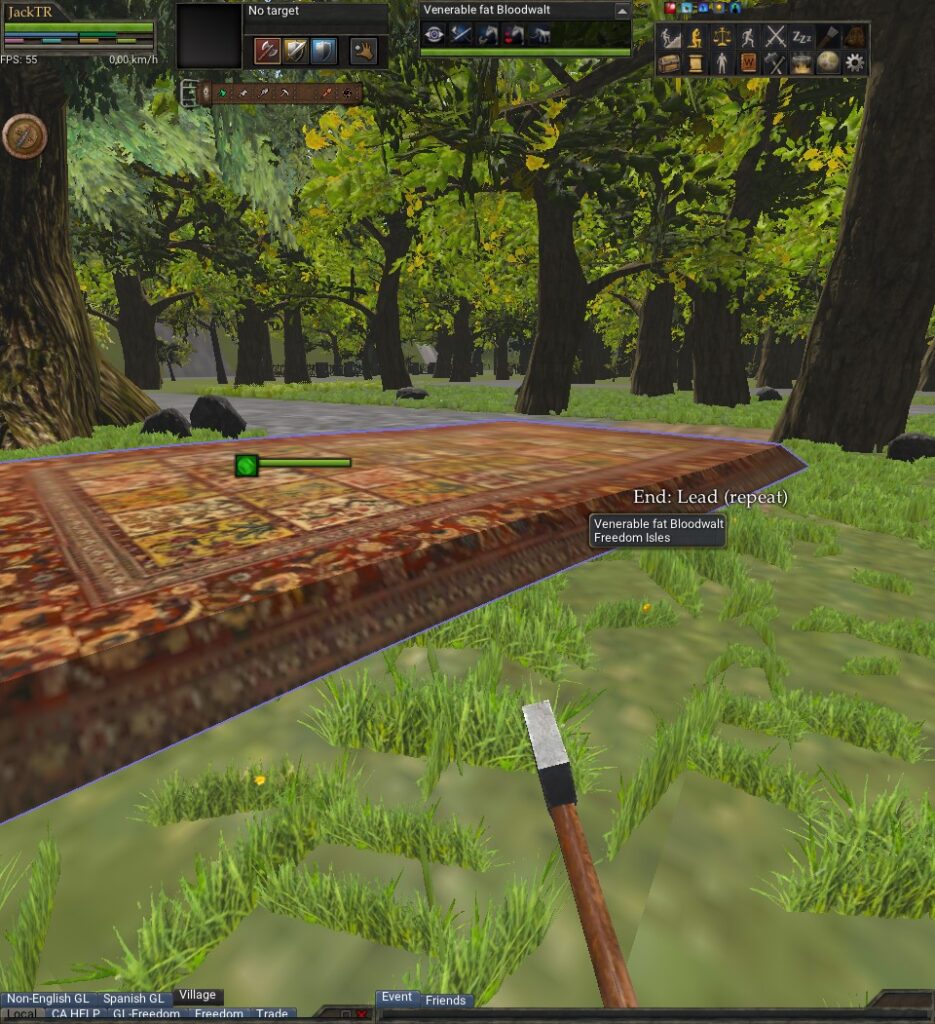Toggle the Zzz sleep icon
Screen dimensions: 935x1024
[801, 38]
